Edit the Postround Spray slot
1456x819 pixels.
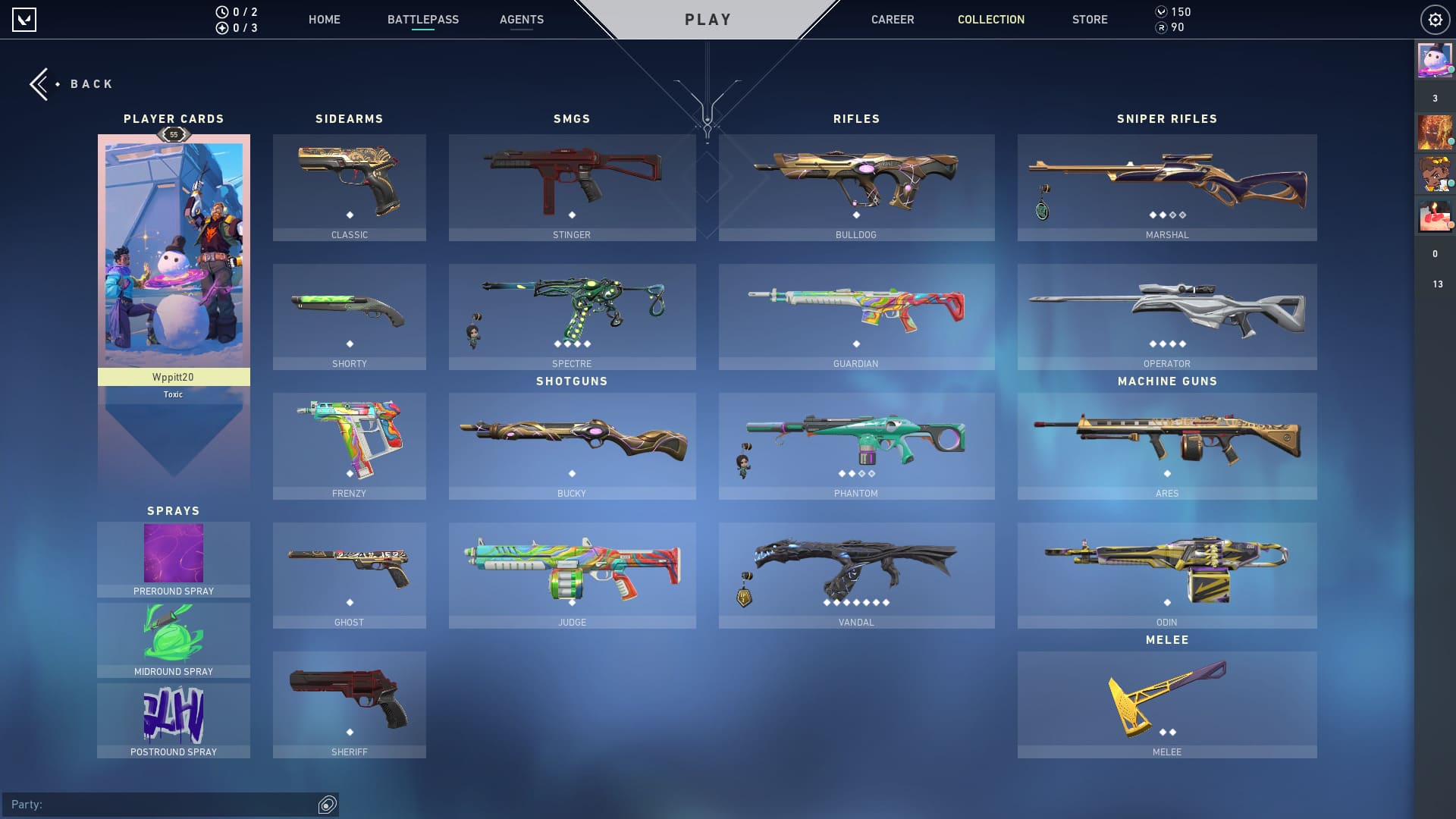174,720
